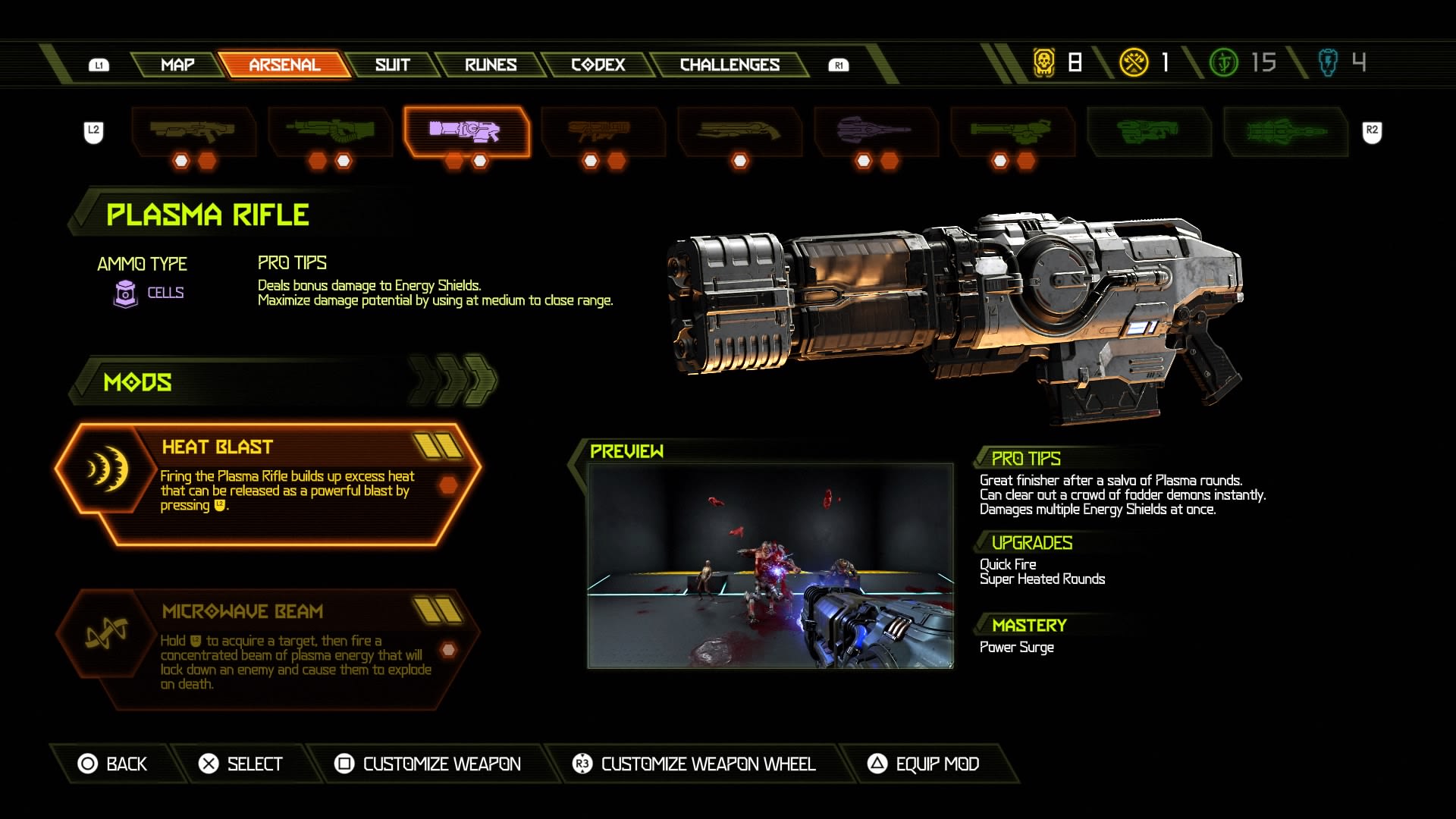Select the Heat Blast mod
This screenshot has height=819, width=1456.
[269, 484]
